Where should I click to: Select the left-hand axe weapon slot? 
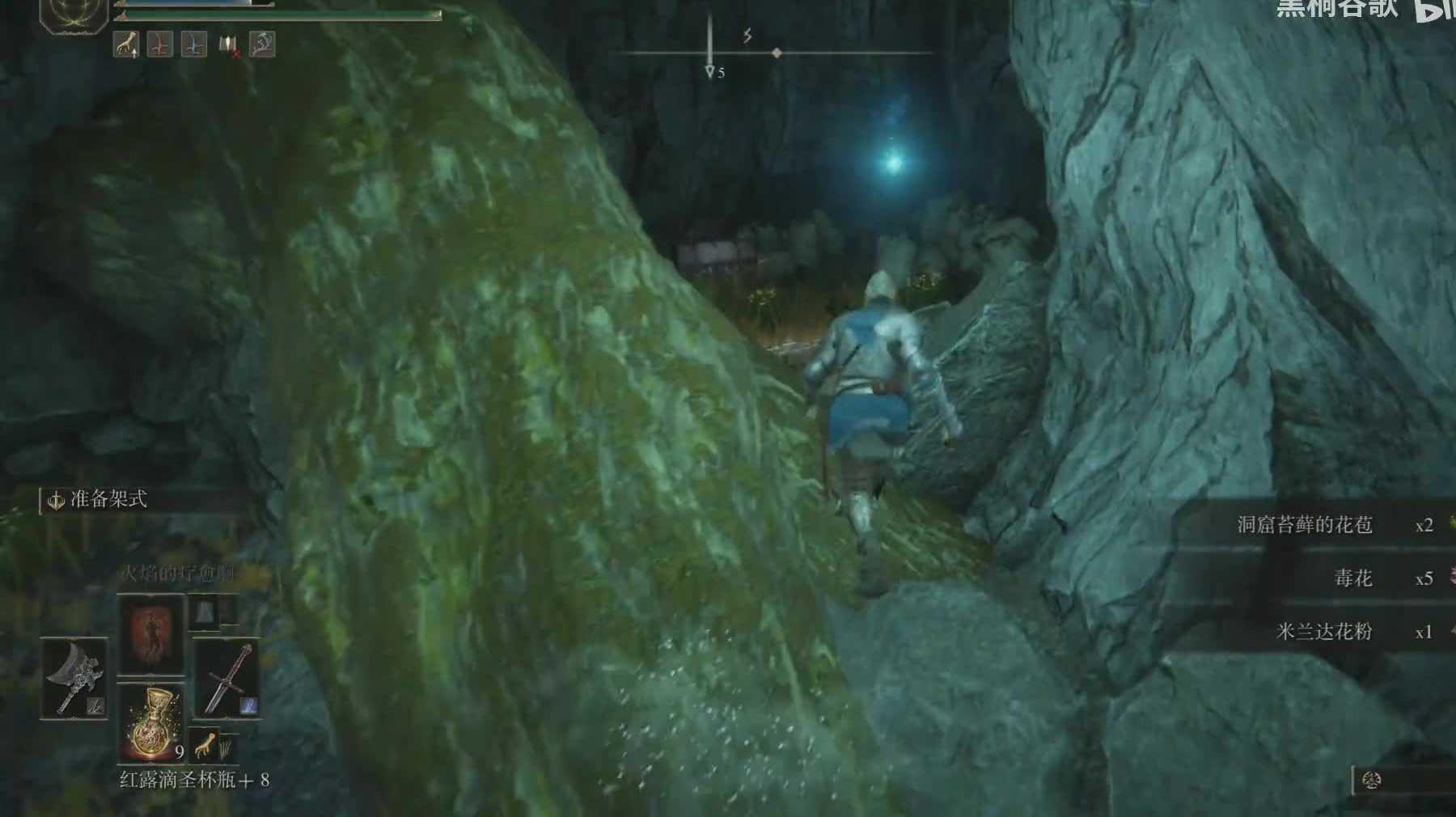pyautogui.click(x=74, y=678)
